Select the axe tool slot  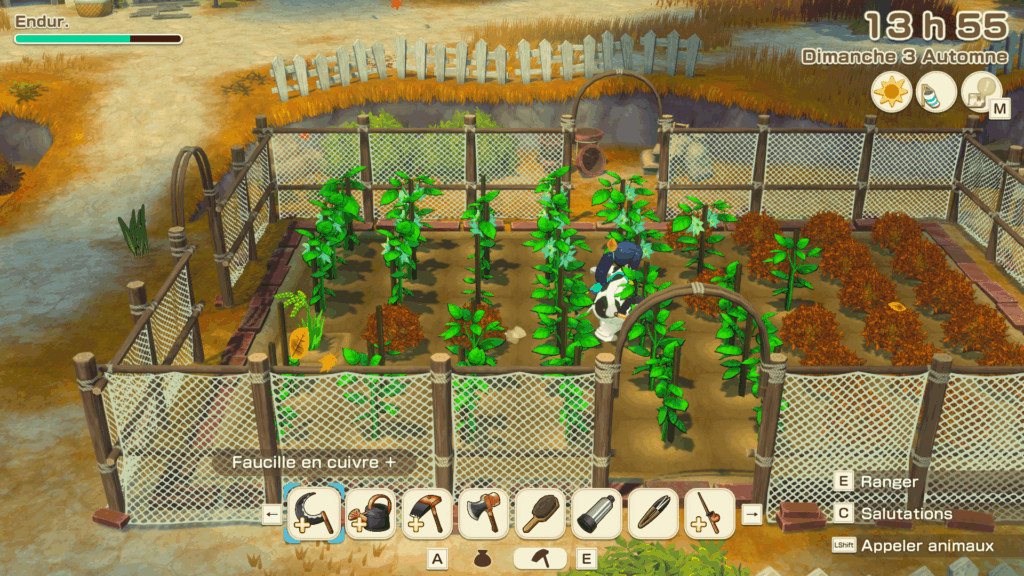[x=484, y=514]
